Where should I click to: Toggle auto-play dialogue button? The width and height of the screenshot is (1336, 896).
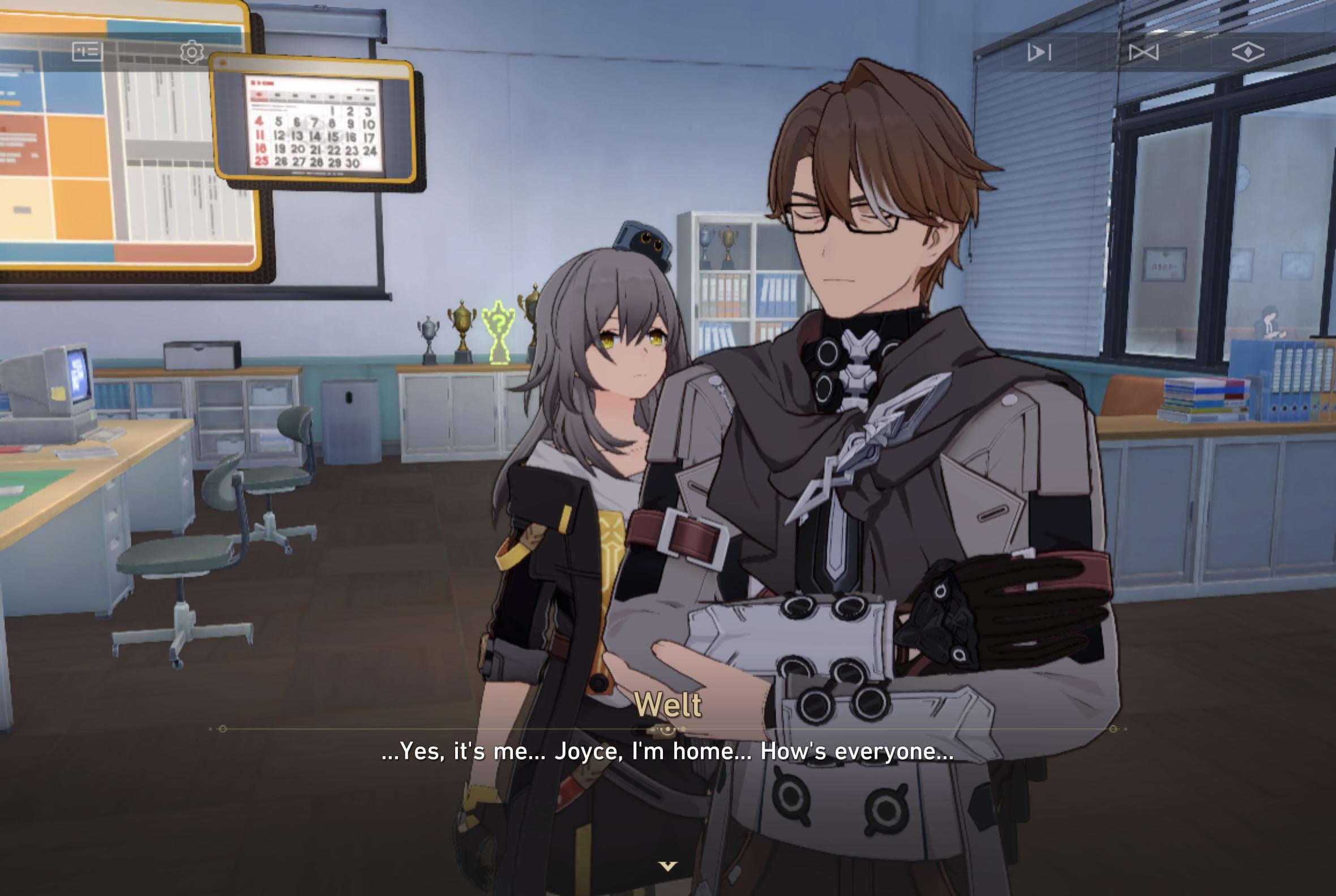pyautogui.click(x=1039, y=53)
